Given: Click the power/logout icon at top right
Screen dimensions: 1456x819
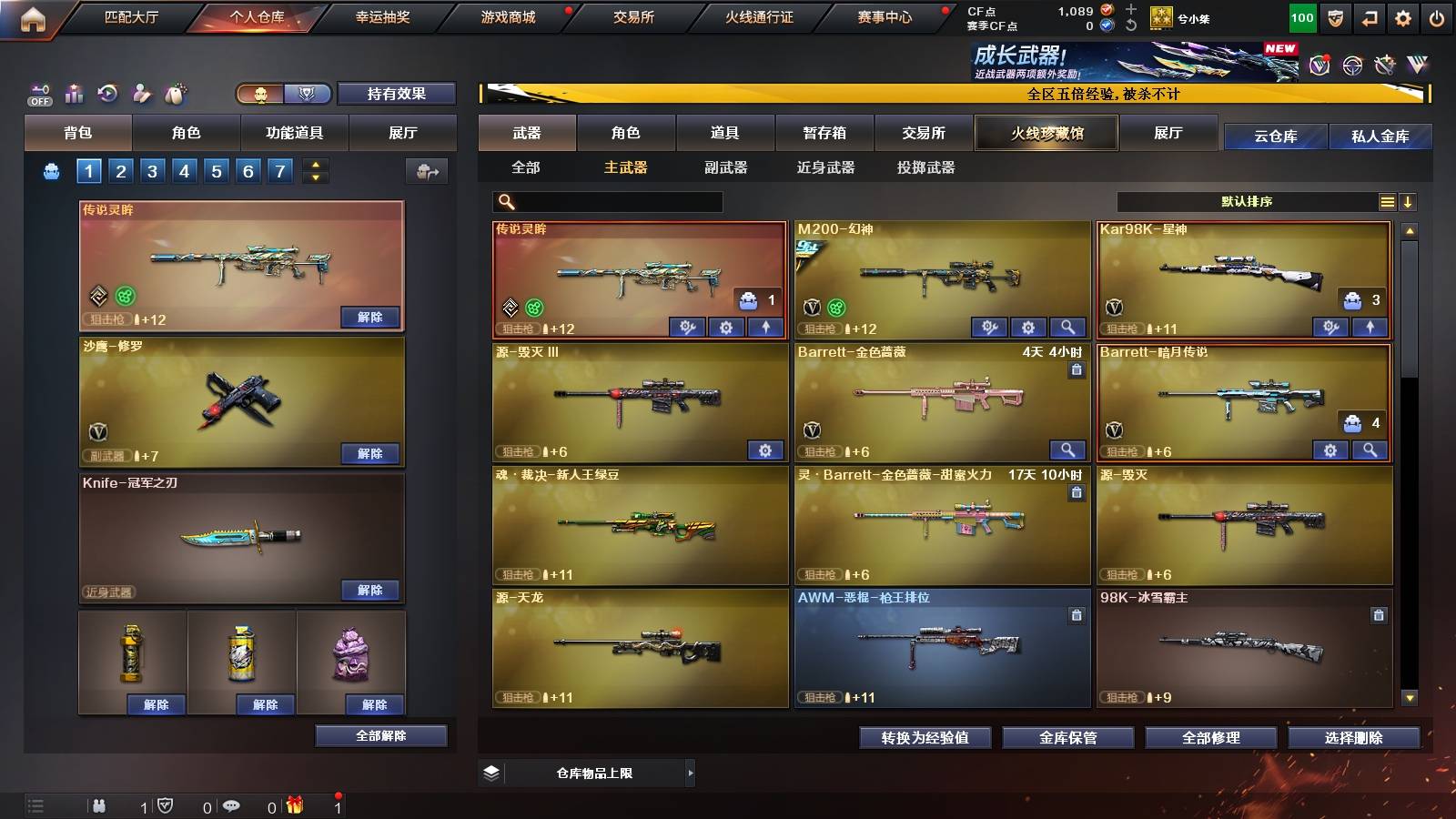Looking at the screenshot, I should pyautogui.click(x=1436, y=16).
